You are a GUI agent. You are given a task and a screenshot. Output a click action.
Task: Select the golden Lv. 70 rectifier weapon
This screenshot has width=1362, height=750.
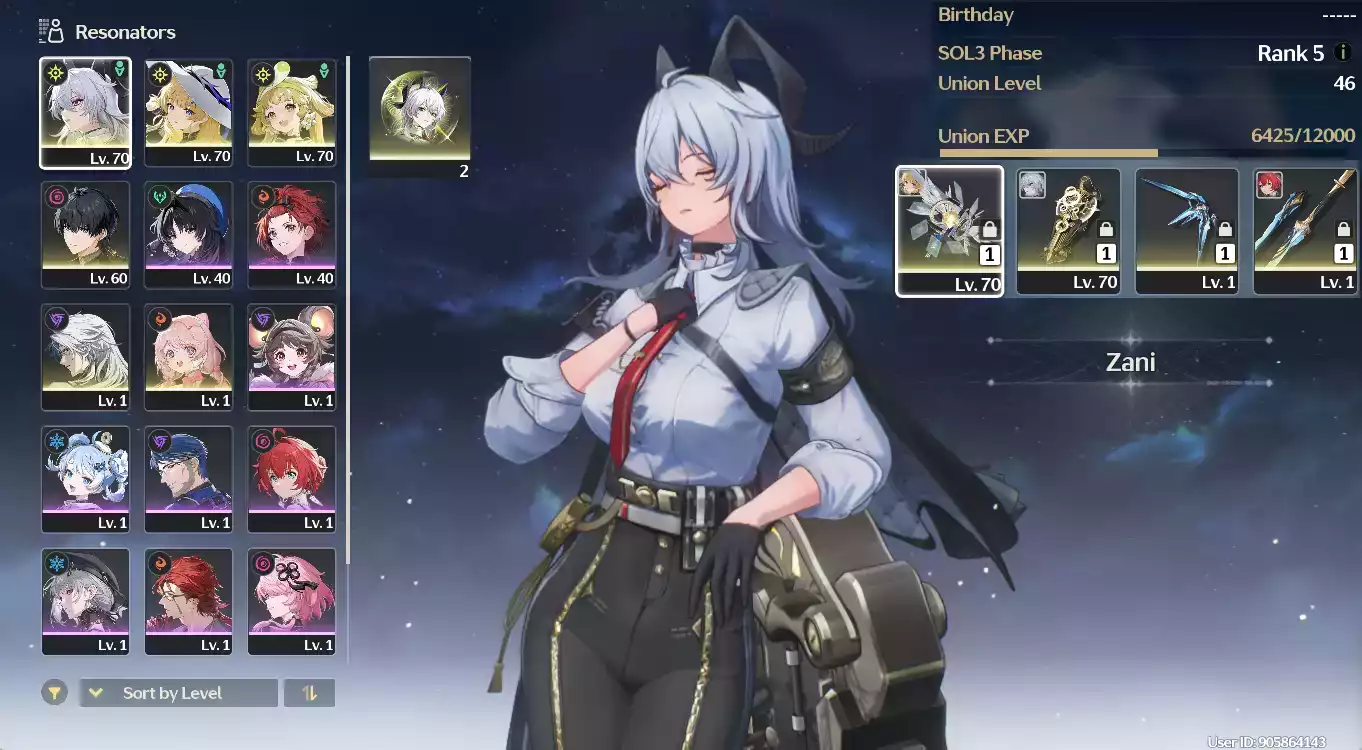[x=1068, y=231]
